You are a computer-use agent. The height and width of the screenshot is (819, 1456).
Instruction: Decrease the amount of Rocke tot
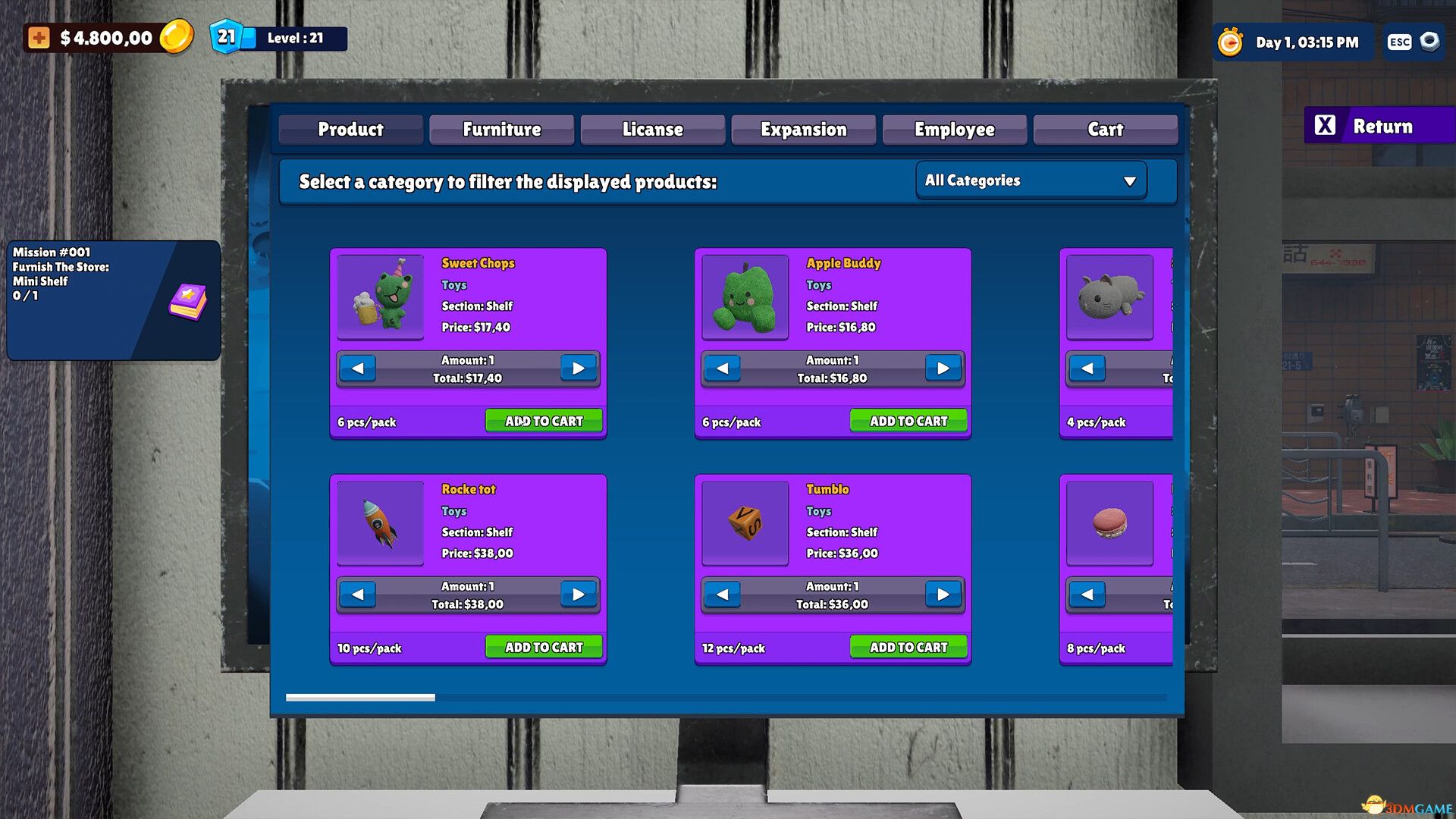[x=357, y=595]
